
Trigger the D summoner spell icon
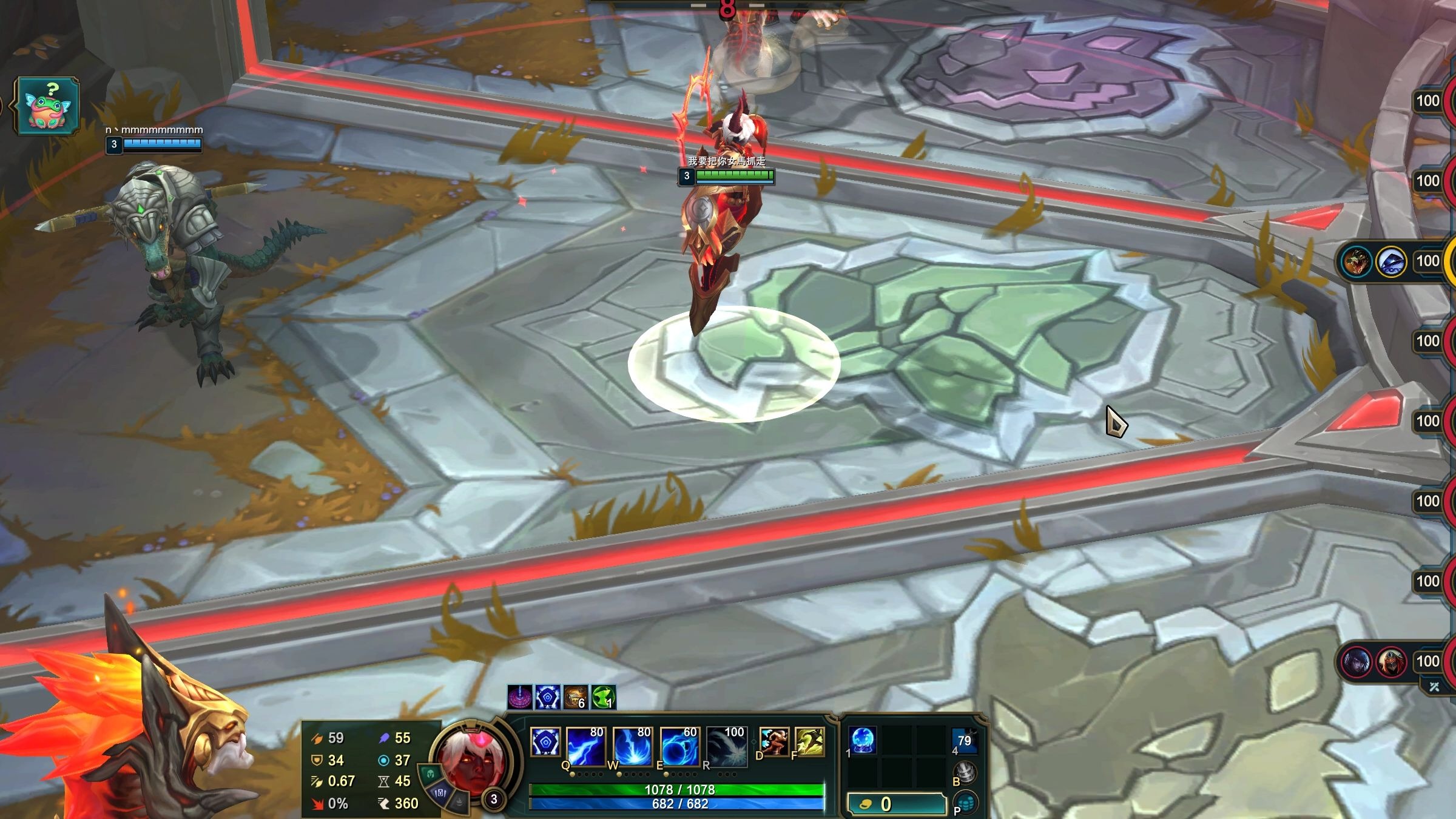773,742
